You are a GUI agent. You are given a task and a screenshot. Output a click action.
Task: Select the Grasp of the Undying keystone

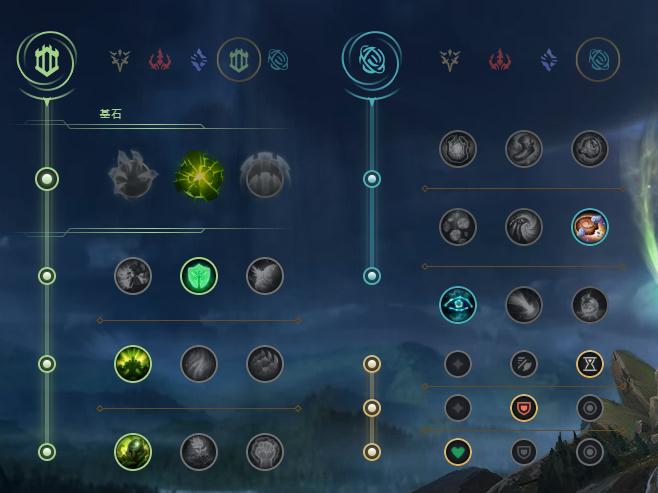tap(132, 178)
